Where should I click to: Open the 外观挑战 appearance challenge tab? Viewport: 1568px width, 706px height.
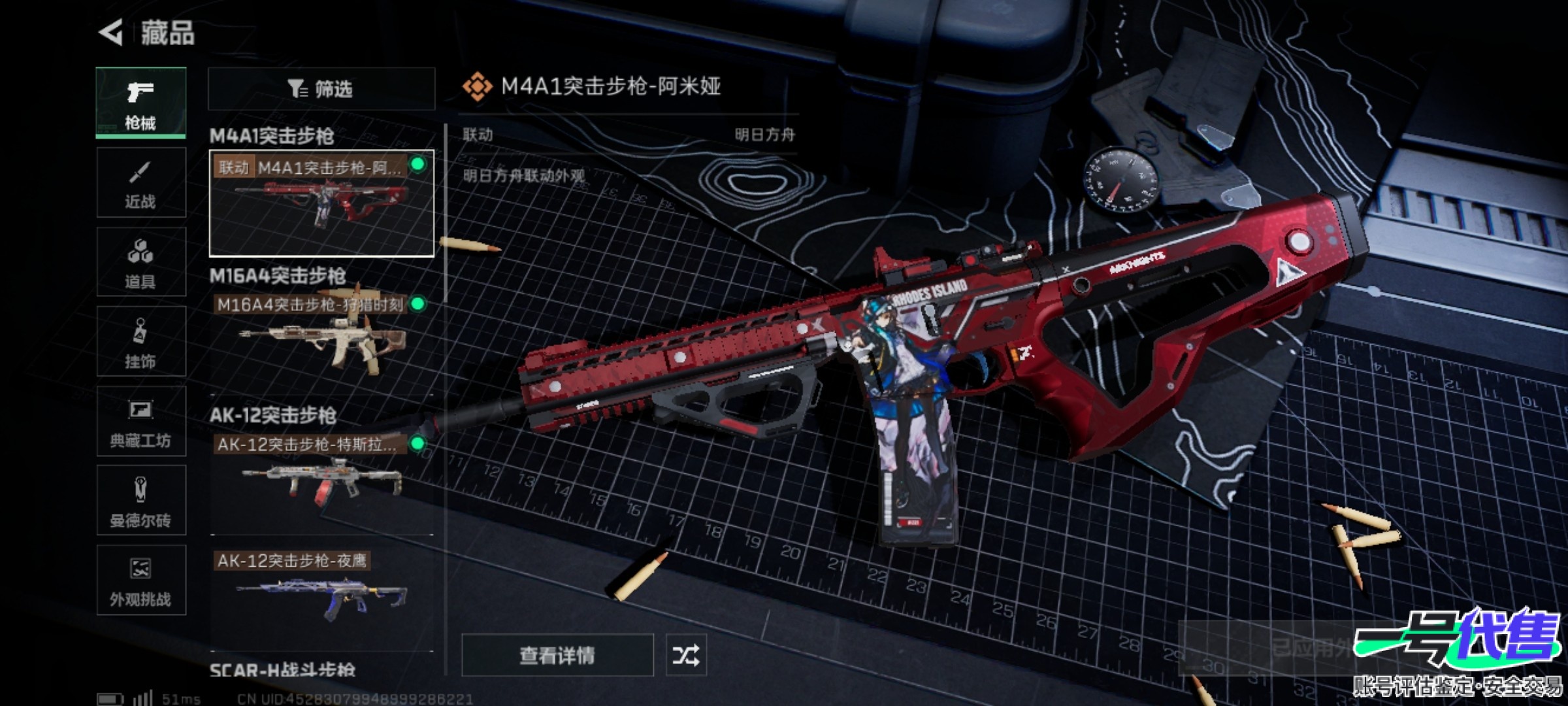(140, 581)
